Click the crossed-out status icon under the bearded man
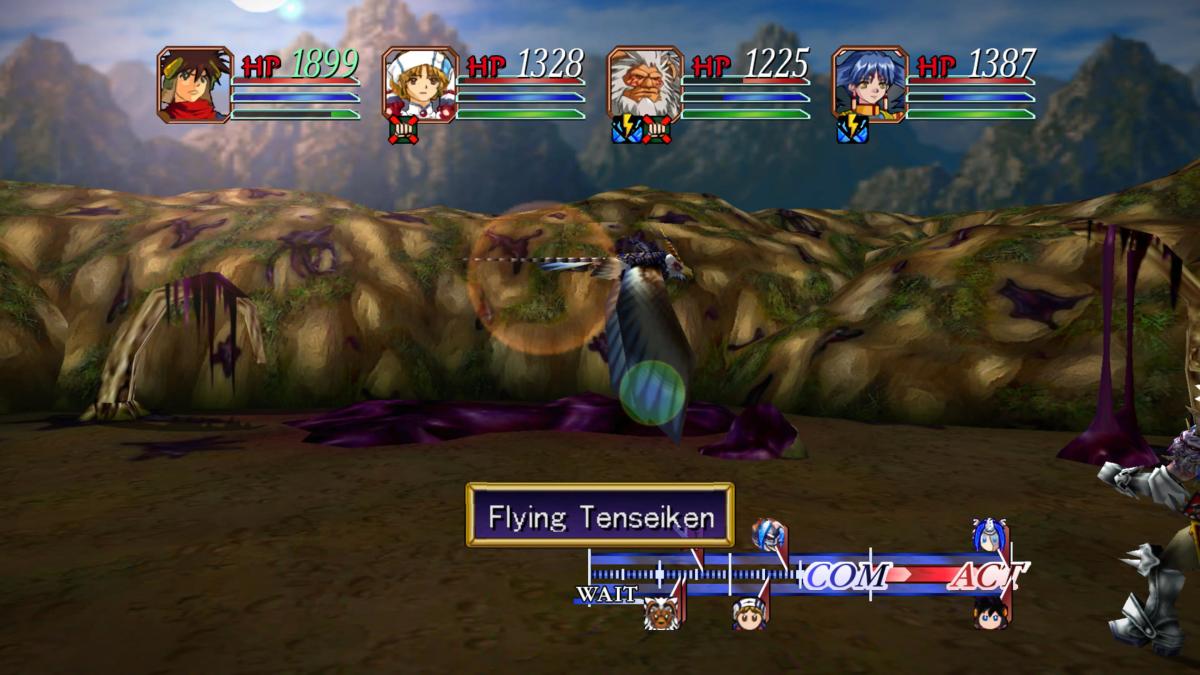The width and height of the screenshot is (1200, 675). (x=655, y=131)
